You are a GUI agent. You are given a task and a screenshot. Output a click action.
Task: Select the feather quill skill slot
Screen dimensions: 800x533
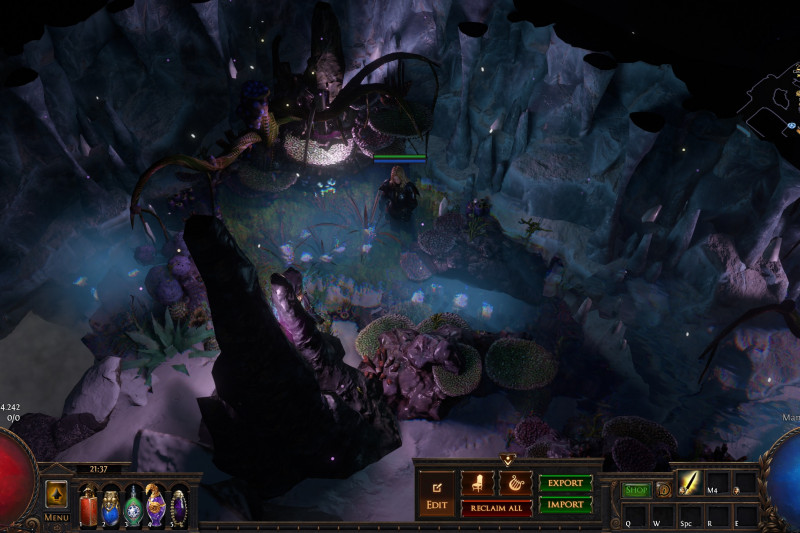pos(690,482)
